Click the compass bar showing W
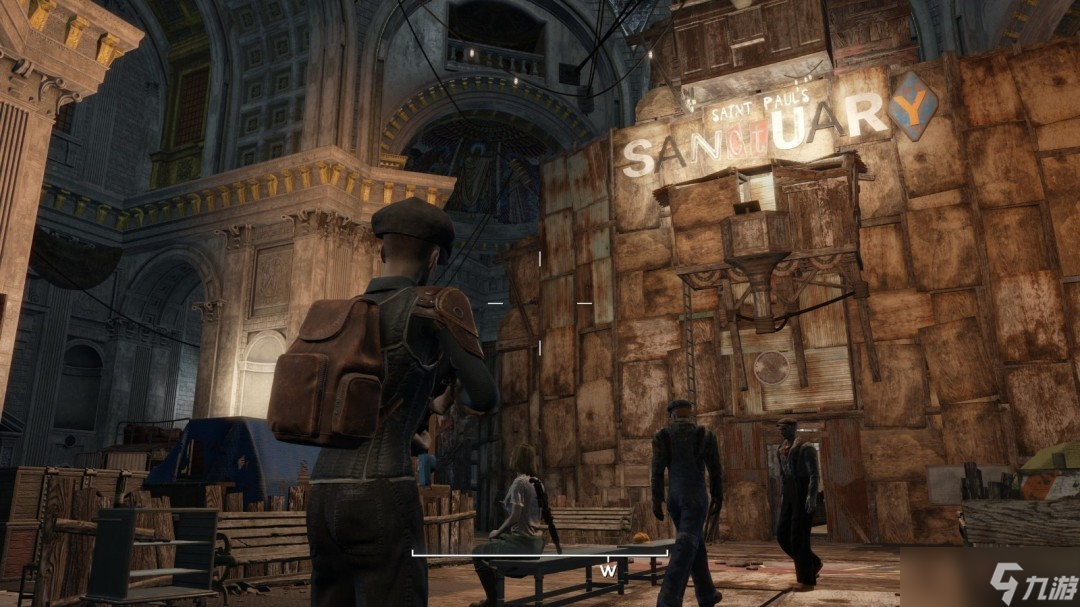This screenshot has width=1080, height=607. pyautogui.click(x=542, y=553)
